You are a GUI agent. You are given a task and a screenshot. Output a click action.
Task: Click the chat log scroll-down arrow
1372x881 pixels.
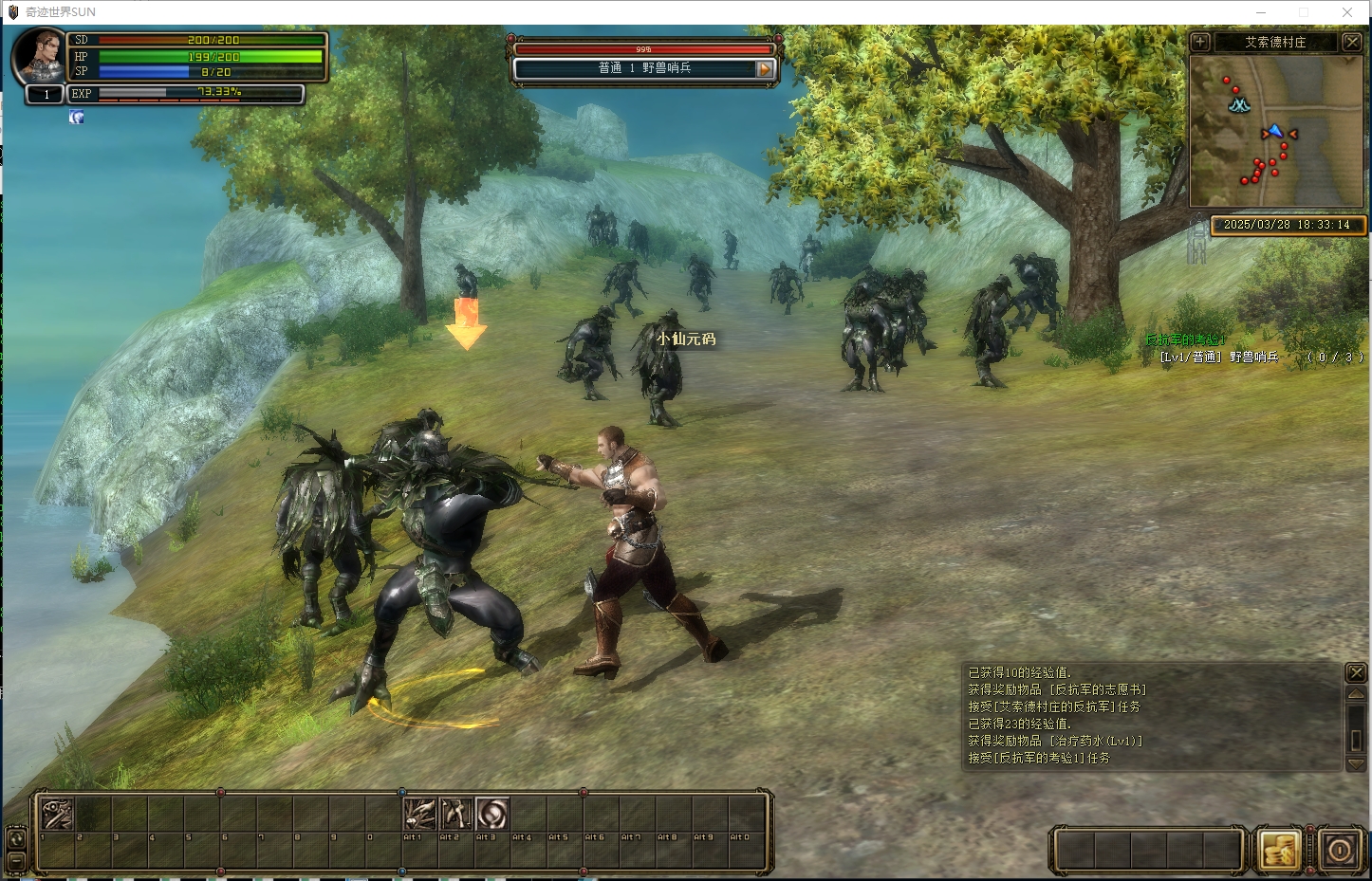(x=1356, y=764)
